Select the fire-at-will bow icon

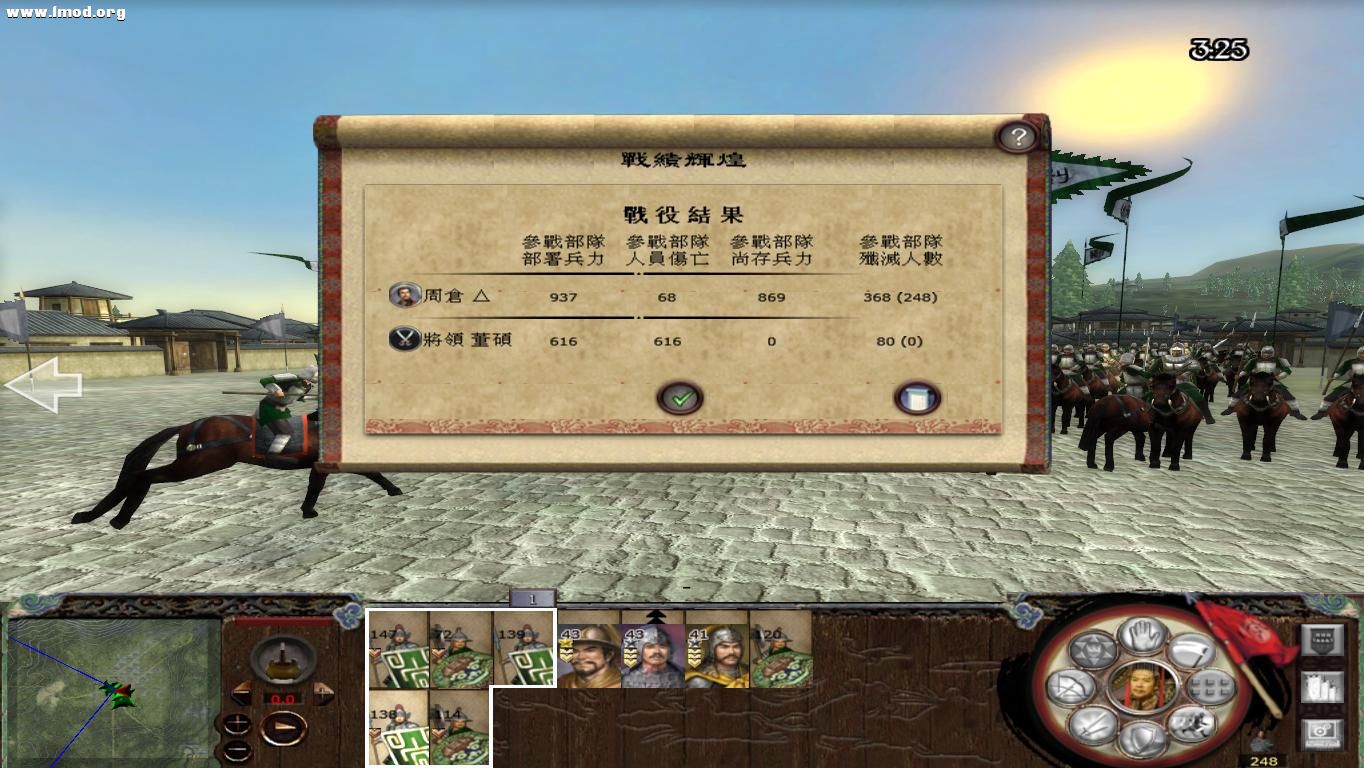pos(1068,687)
